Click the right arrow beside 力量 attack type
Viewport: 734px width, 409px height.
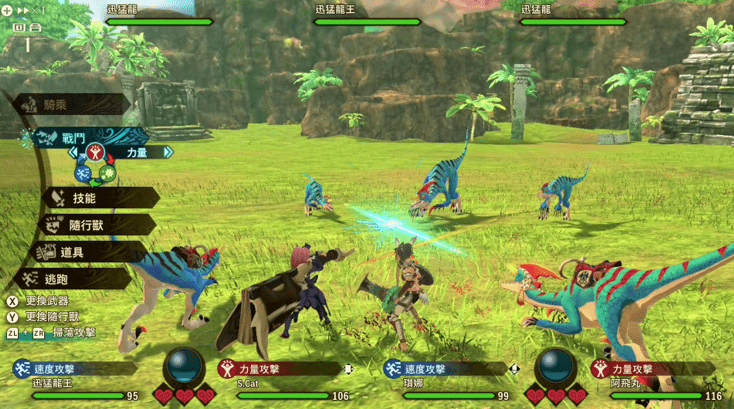click(x=167, y=154)
